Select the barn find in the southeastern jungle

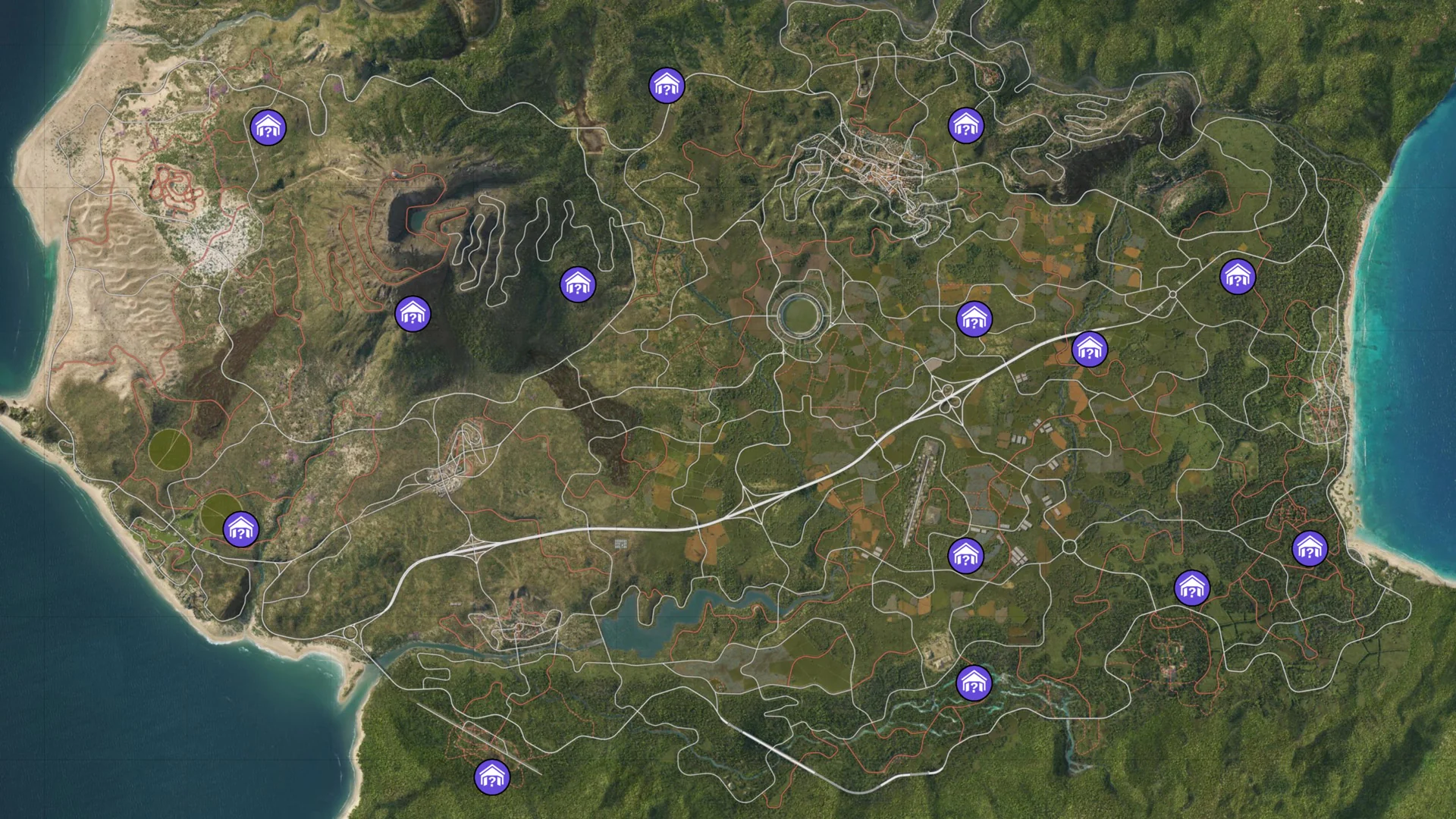(x=1191, y=586)
